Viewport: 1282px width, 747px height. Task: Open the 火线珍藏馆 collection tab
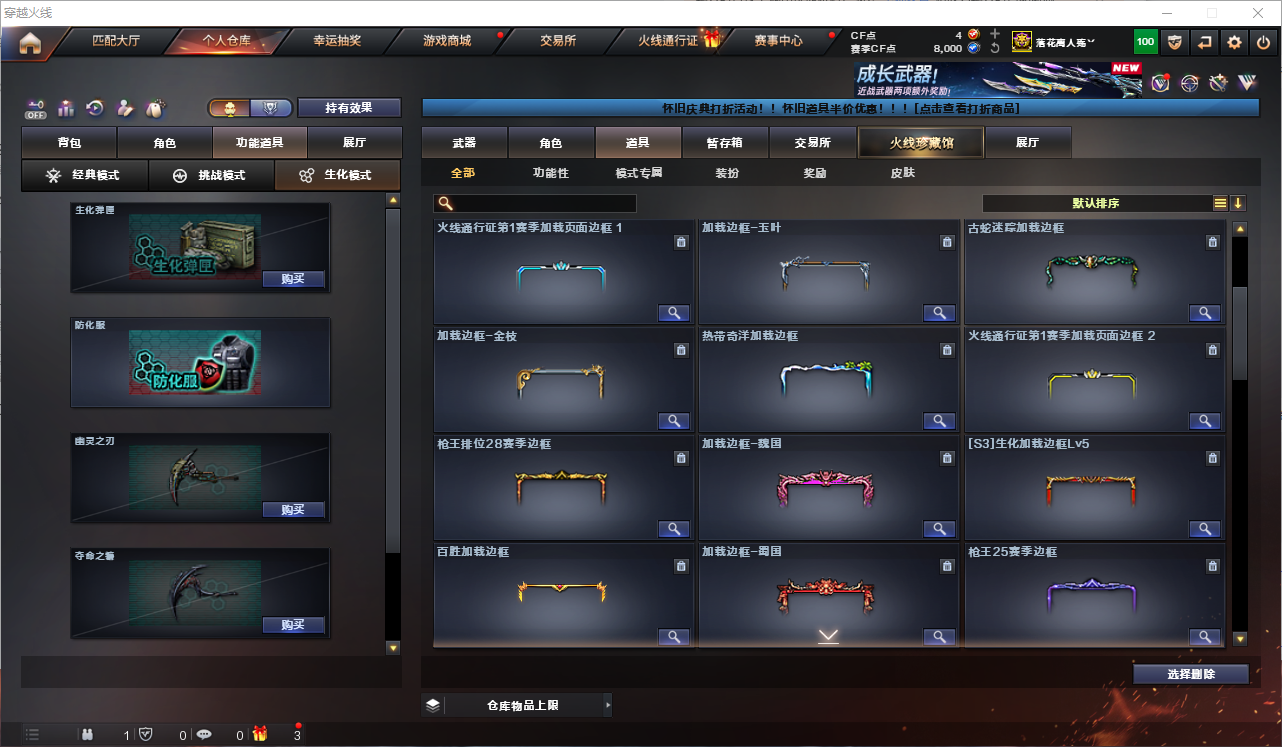tap(921, 143)
